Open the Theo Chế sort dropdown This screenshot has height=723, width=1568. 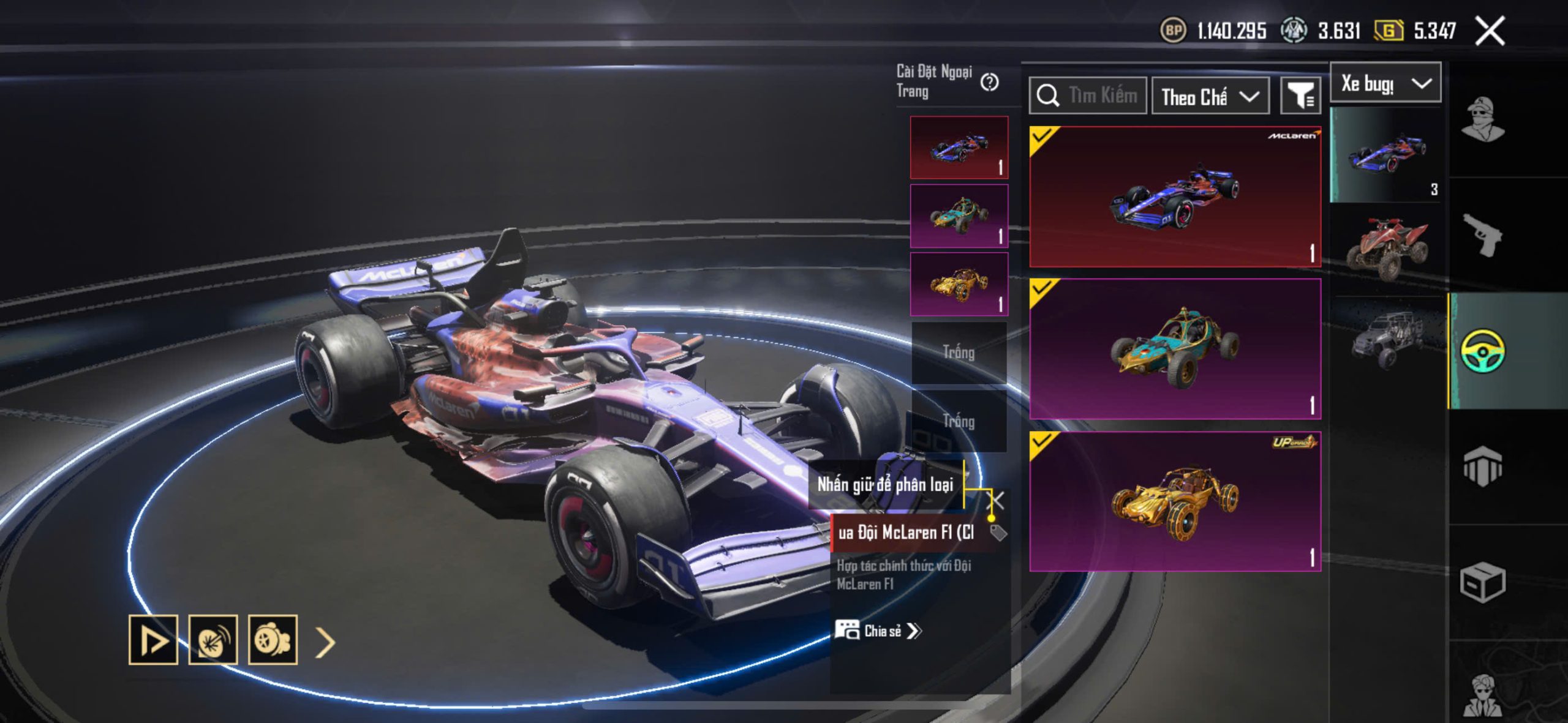click(x=1210, y=97)
